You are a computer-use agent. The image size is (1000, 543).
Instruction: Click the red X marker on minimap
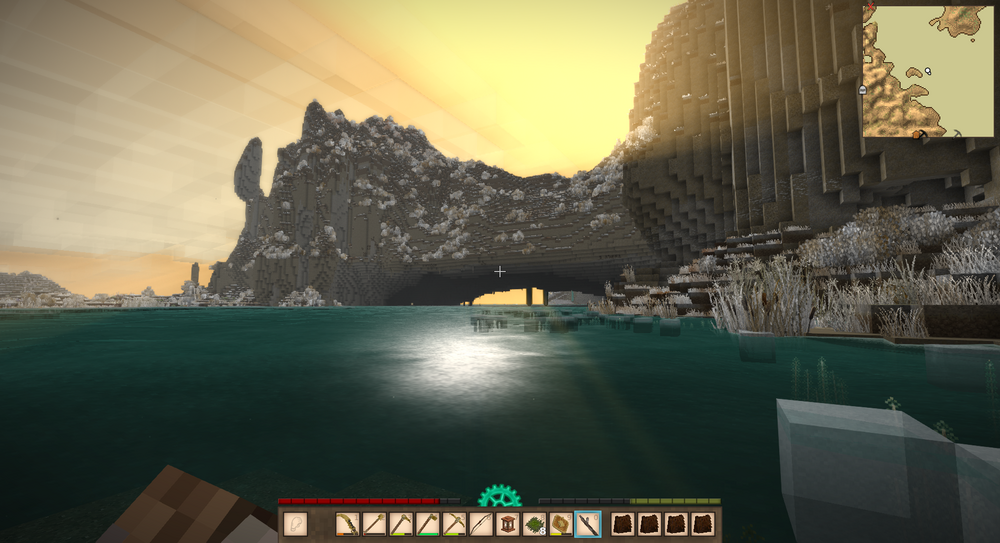pos(870,8)
